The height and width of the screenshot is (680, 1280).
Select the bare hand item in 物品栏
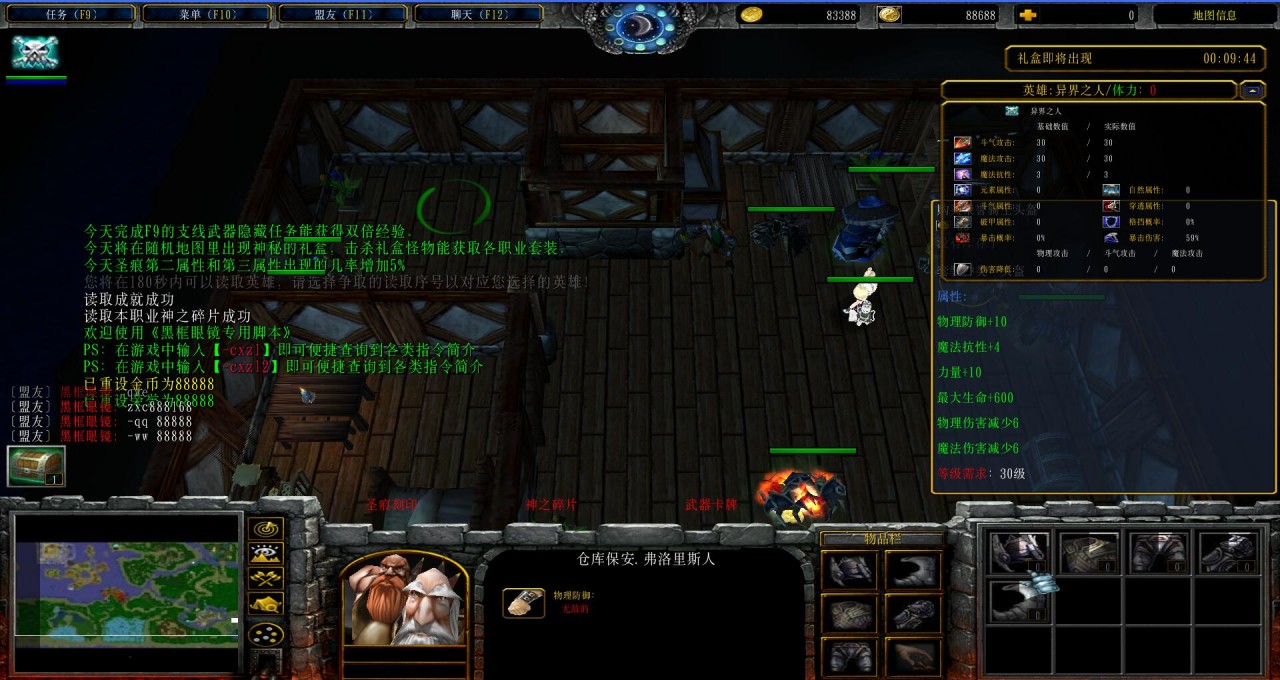pyautogui.click(x=910, y=656)
